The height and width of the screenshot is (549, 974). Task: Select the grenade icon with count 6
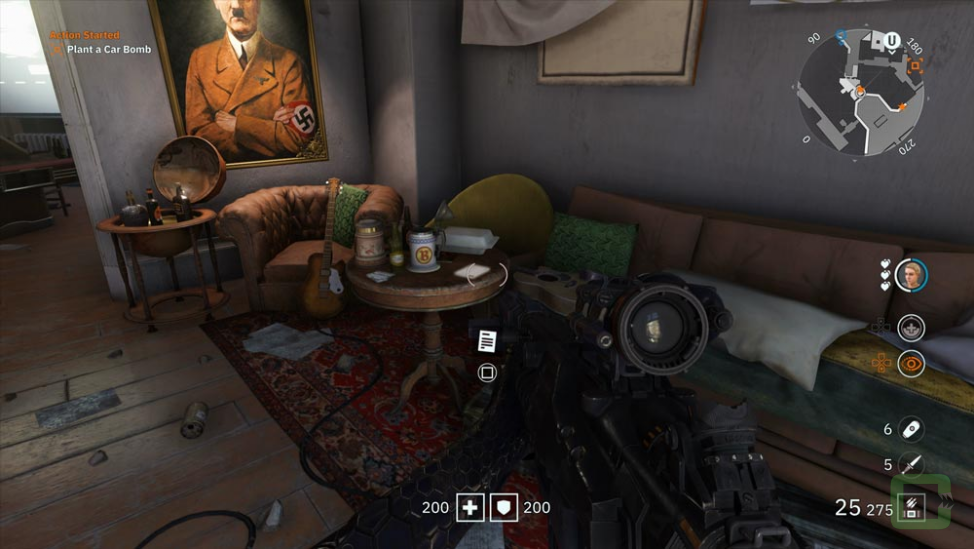coord(910,429)
